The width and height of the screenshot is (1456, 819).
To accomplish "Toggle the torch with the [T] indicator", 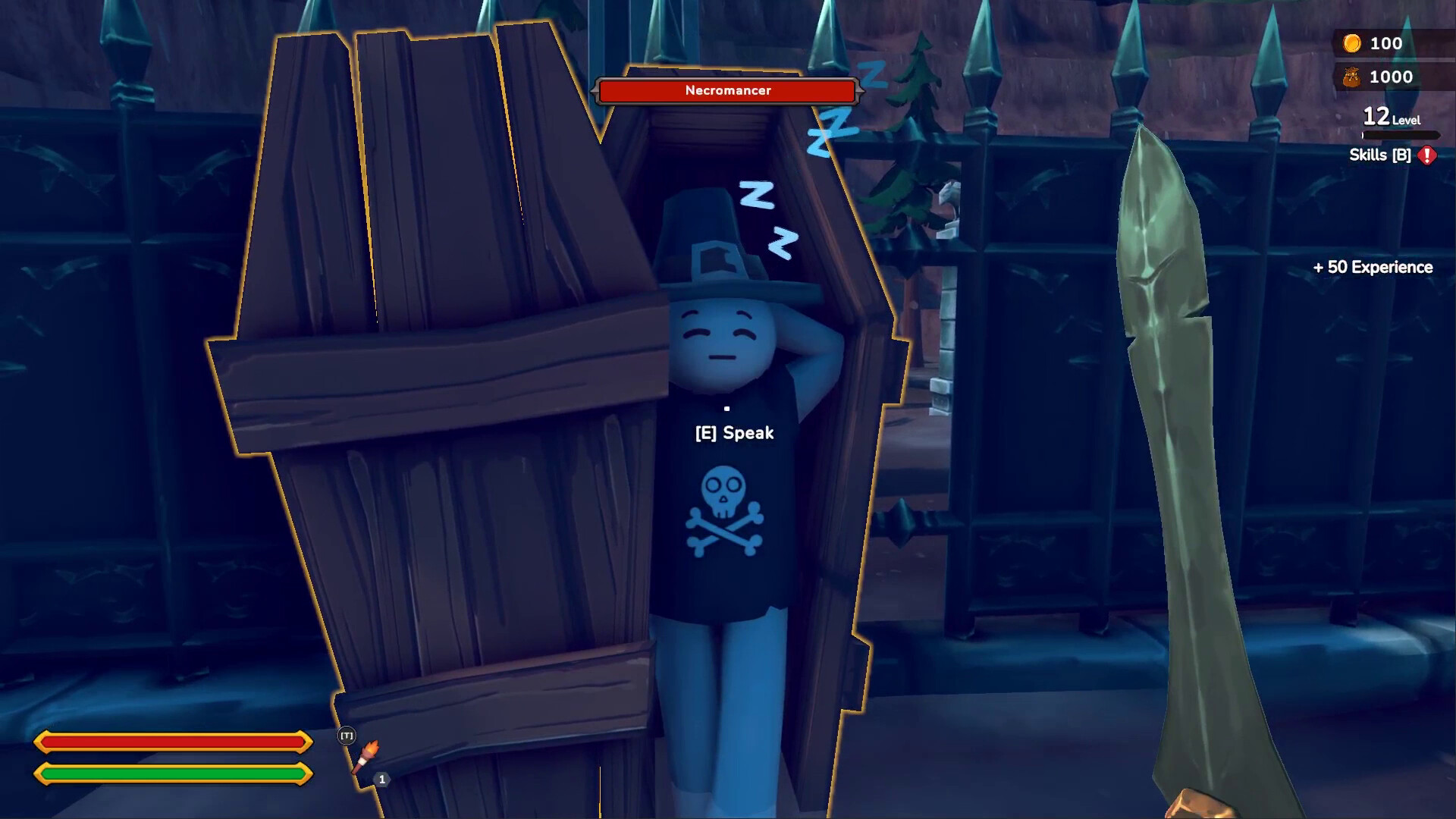I will point(346,734).
